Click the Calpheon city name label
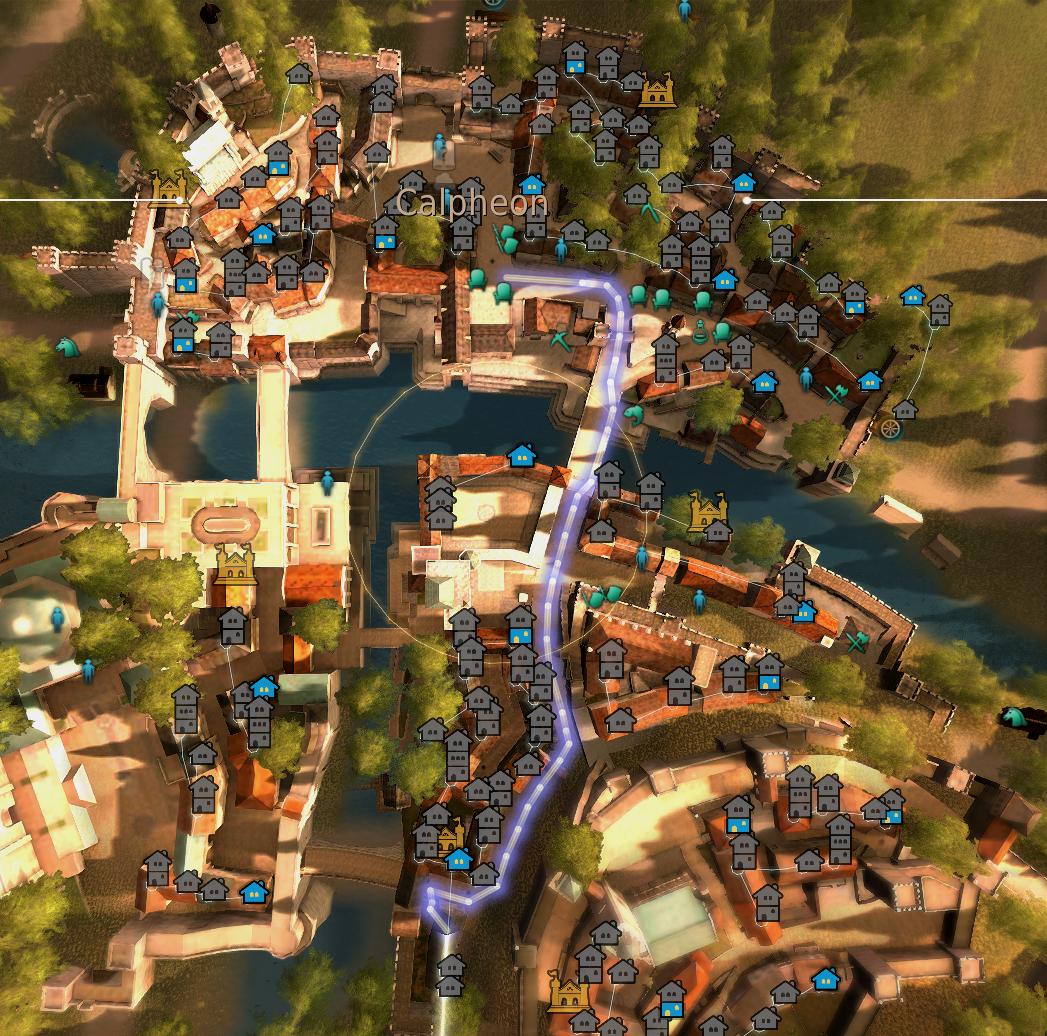Viewport: 1047px width, 1036px height. tap(471, 203)
